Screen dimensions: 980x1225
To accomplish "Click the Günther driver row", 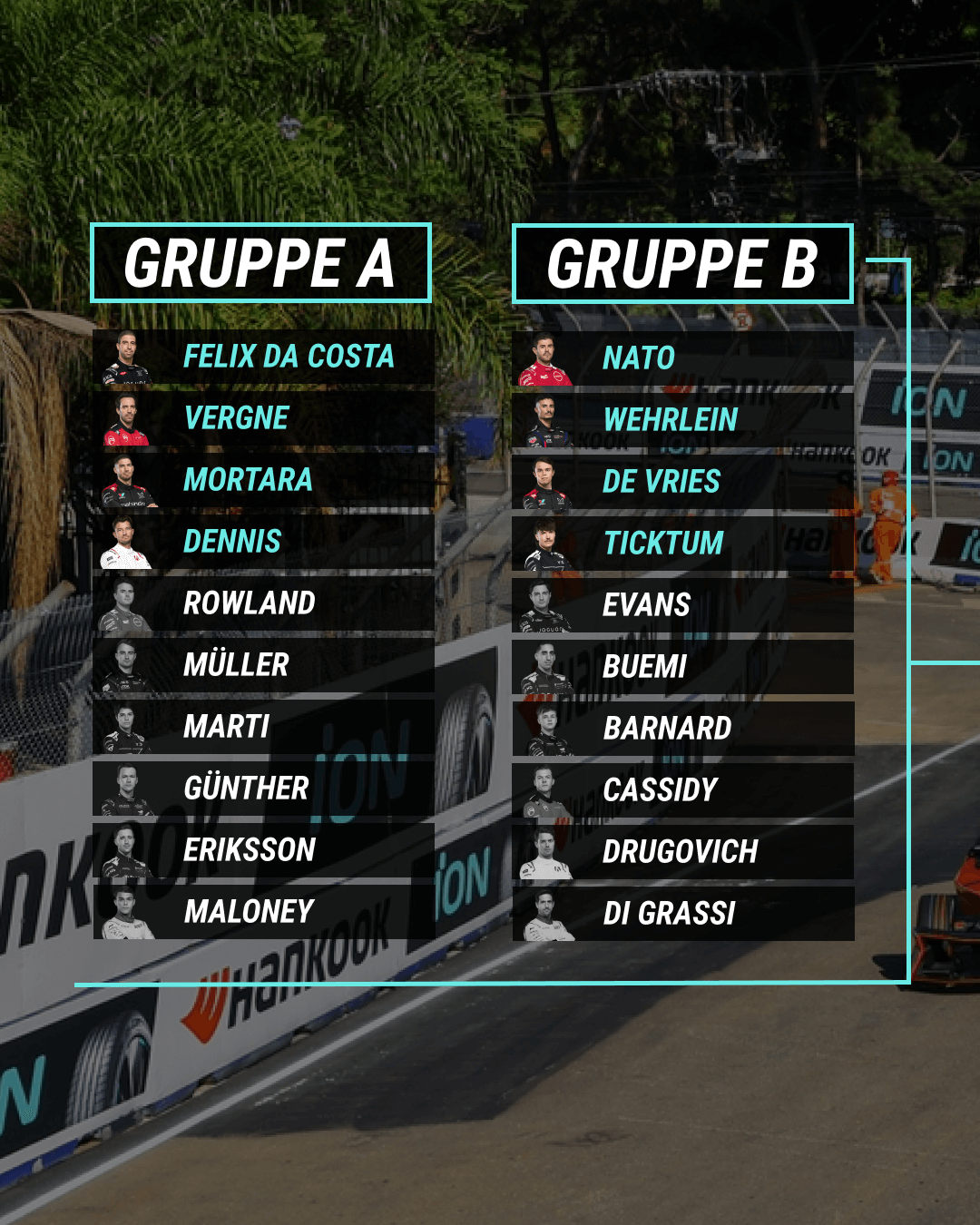I will point(263,789).
